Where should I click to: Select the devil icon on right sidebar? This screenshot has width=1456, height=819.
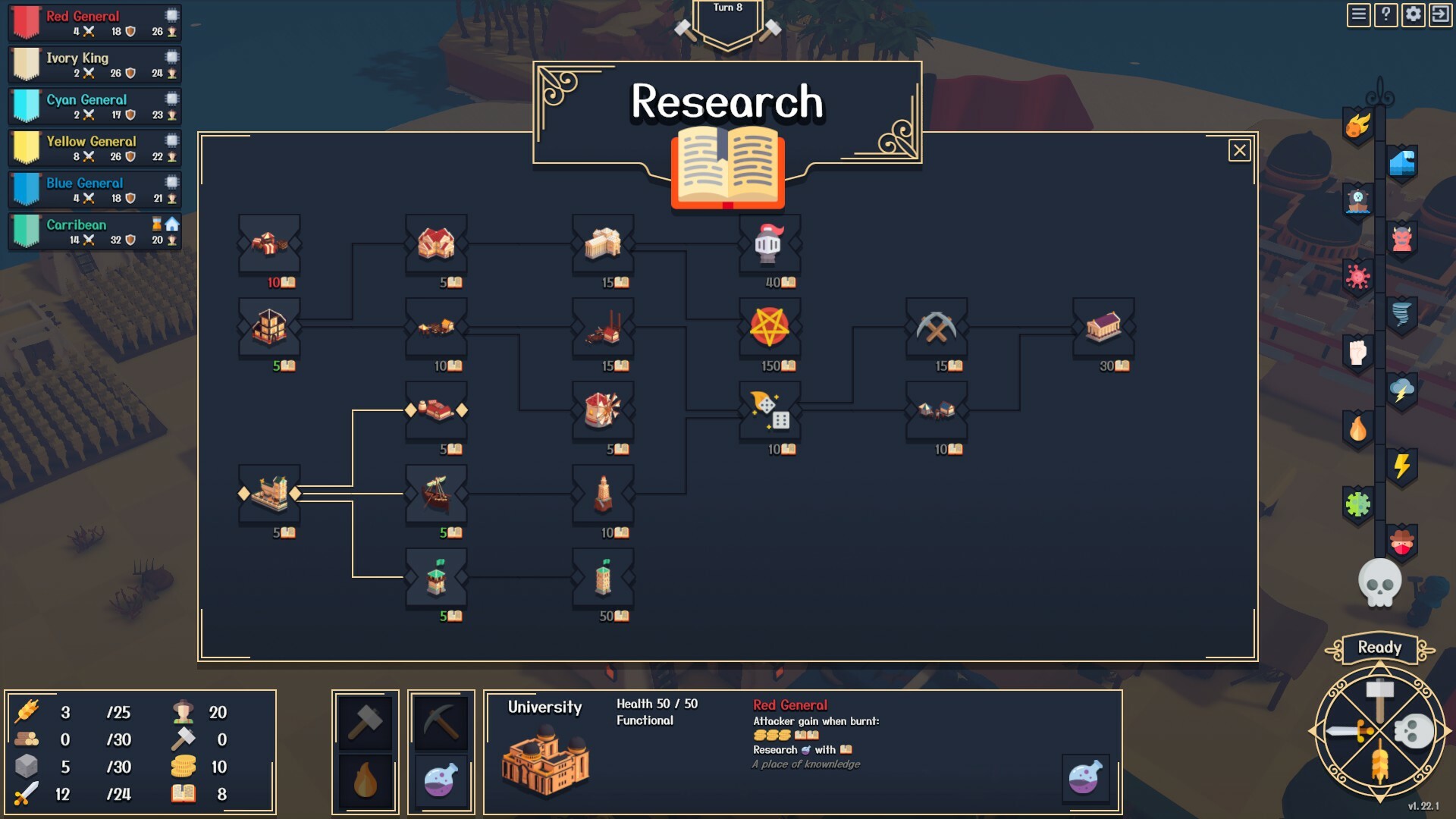point(1403,238)
